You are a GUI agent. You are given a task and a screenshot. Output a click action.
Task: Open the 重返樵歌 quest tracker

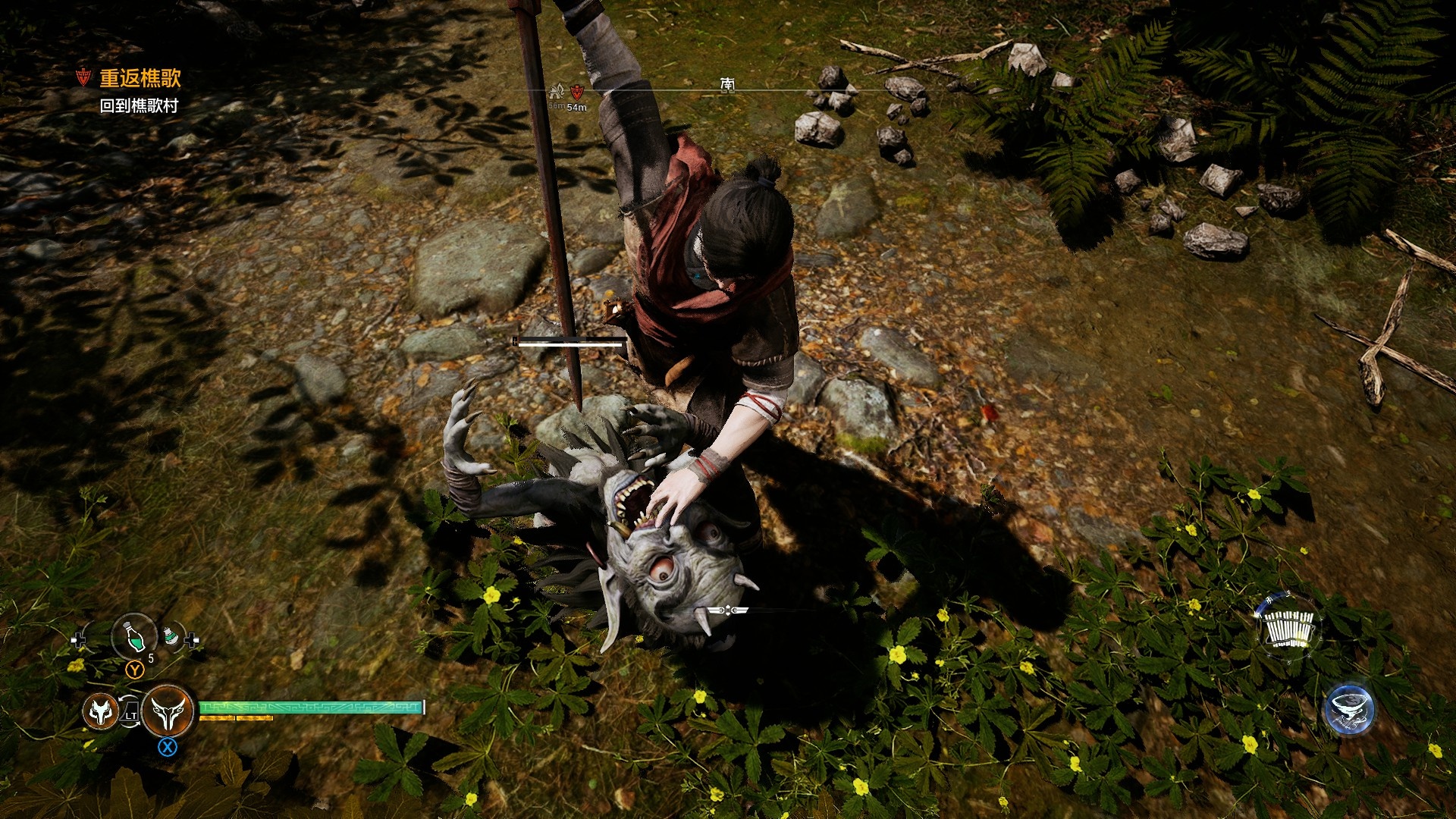tap(140, 78)
